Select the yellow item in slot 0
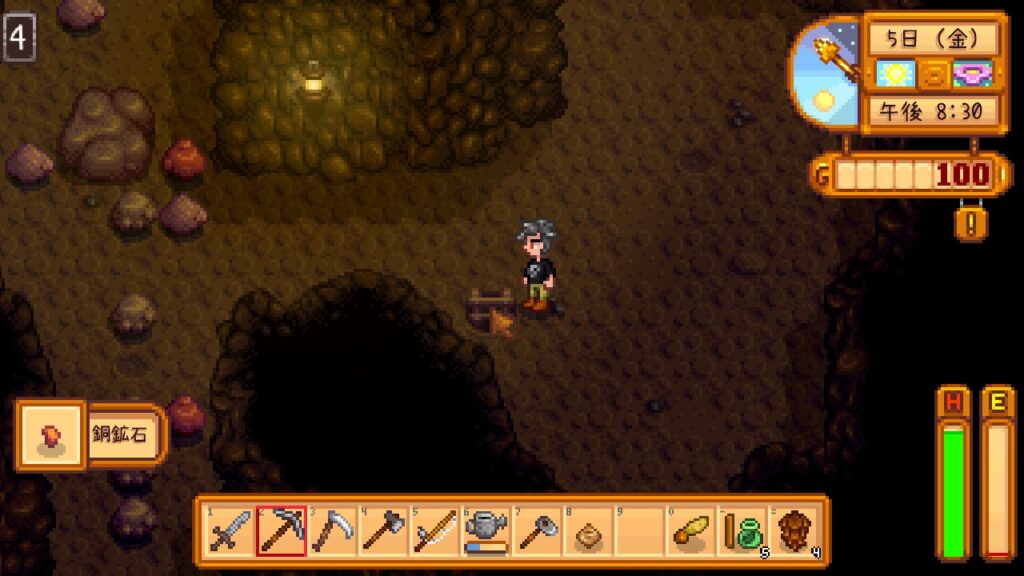 [691, 531]
